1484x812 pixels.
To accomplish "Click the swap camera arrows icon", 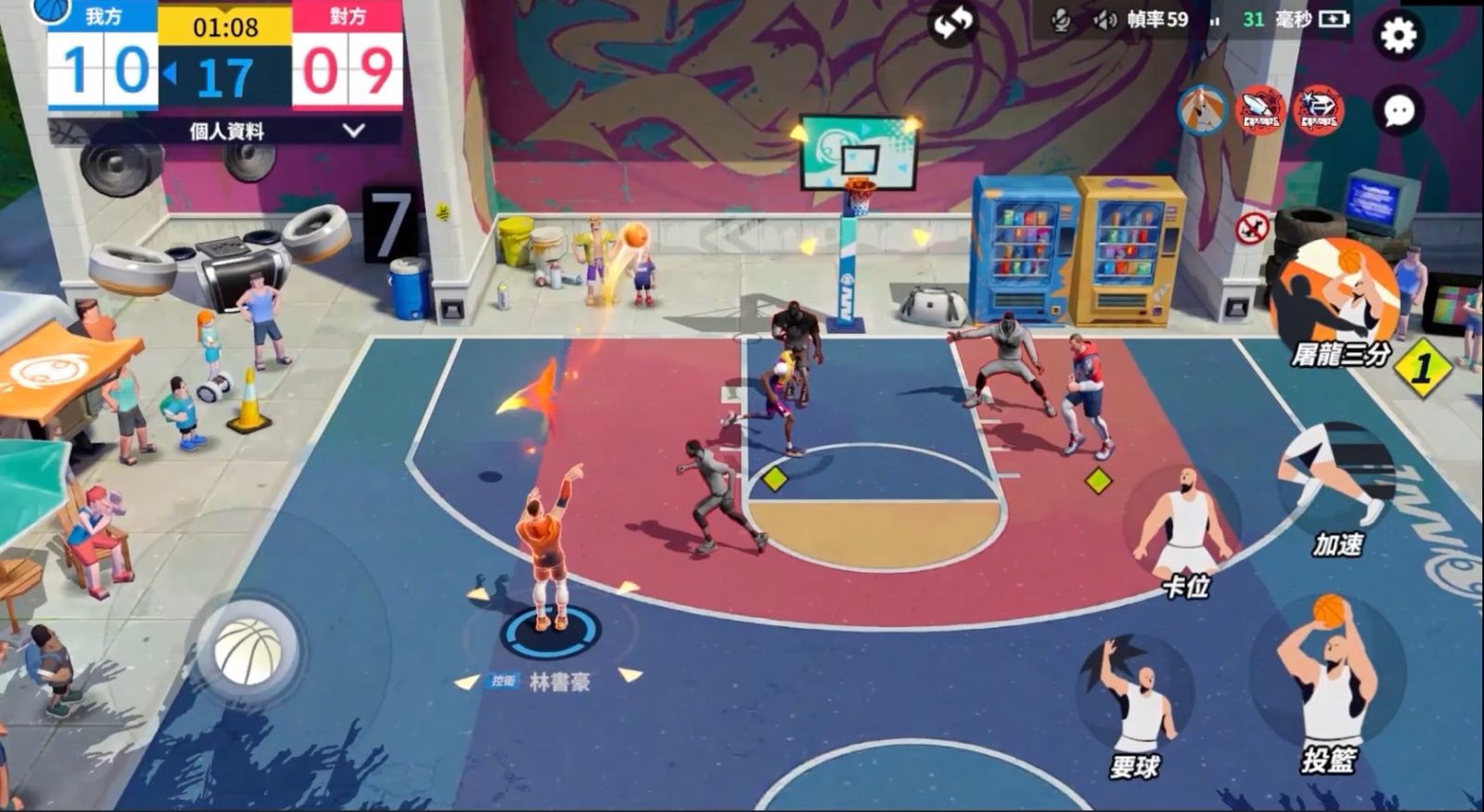I will coord(952,25).
